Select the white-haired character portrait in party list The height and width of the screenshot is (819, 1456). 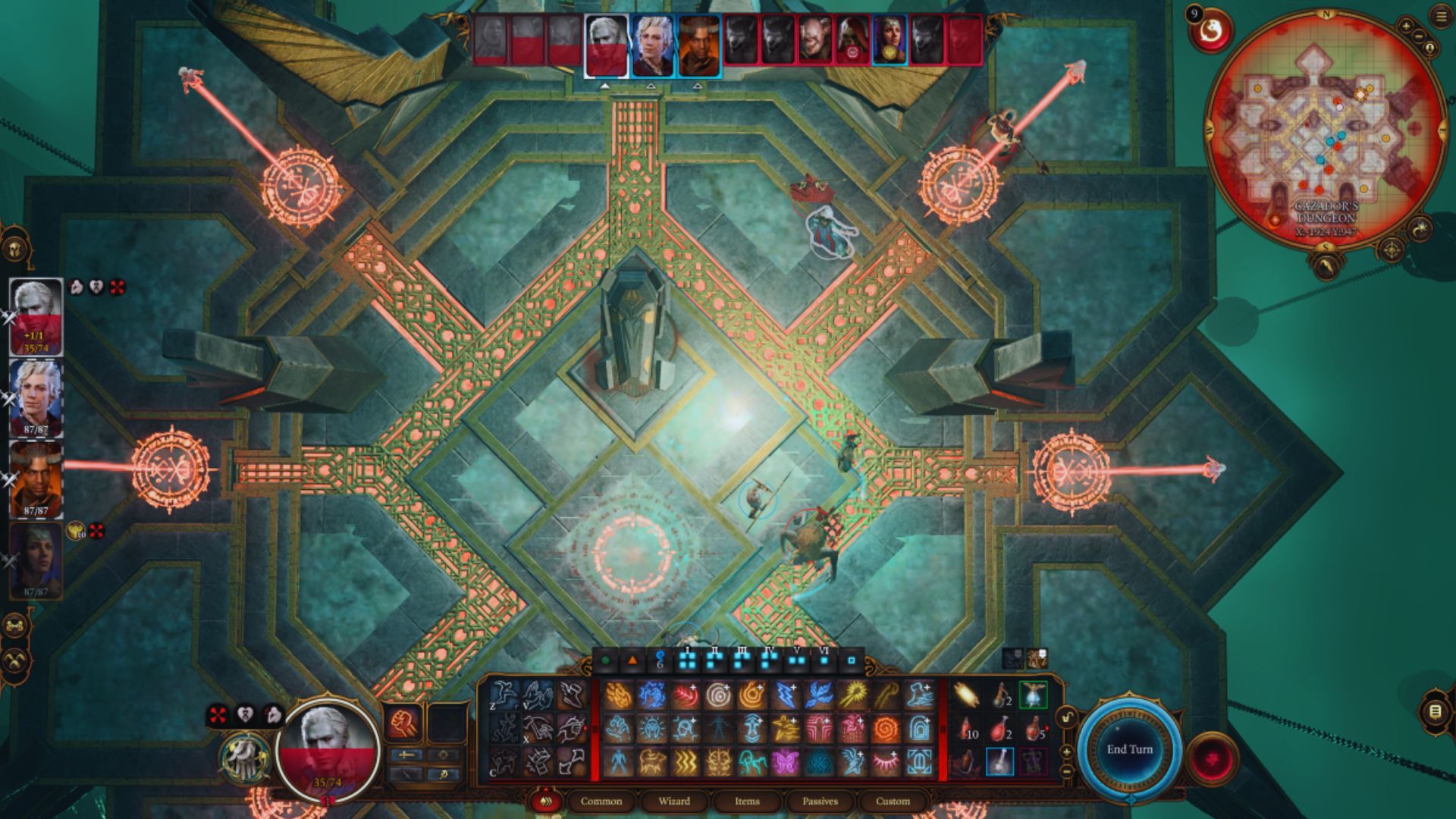[36, 316]
